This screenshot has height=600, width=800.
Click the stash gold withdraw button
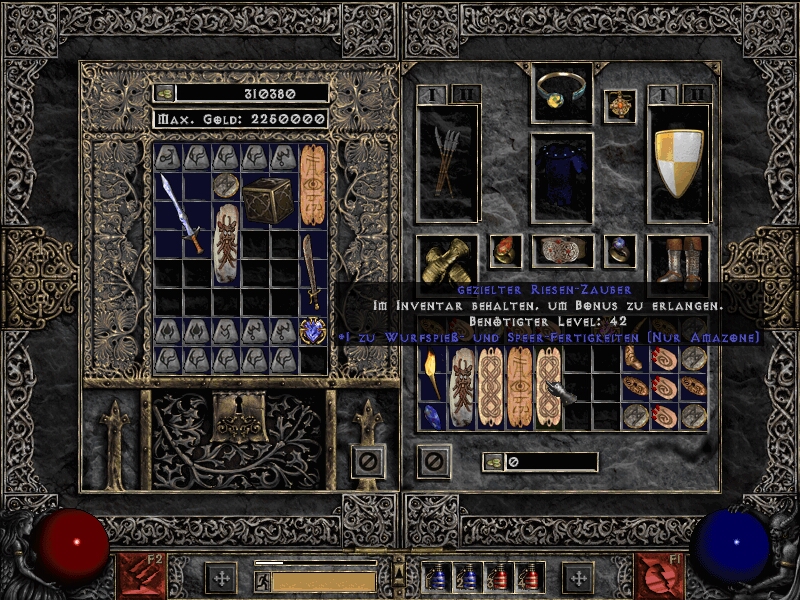click(165, 93)
